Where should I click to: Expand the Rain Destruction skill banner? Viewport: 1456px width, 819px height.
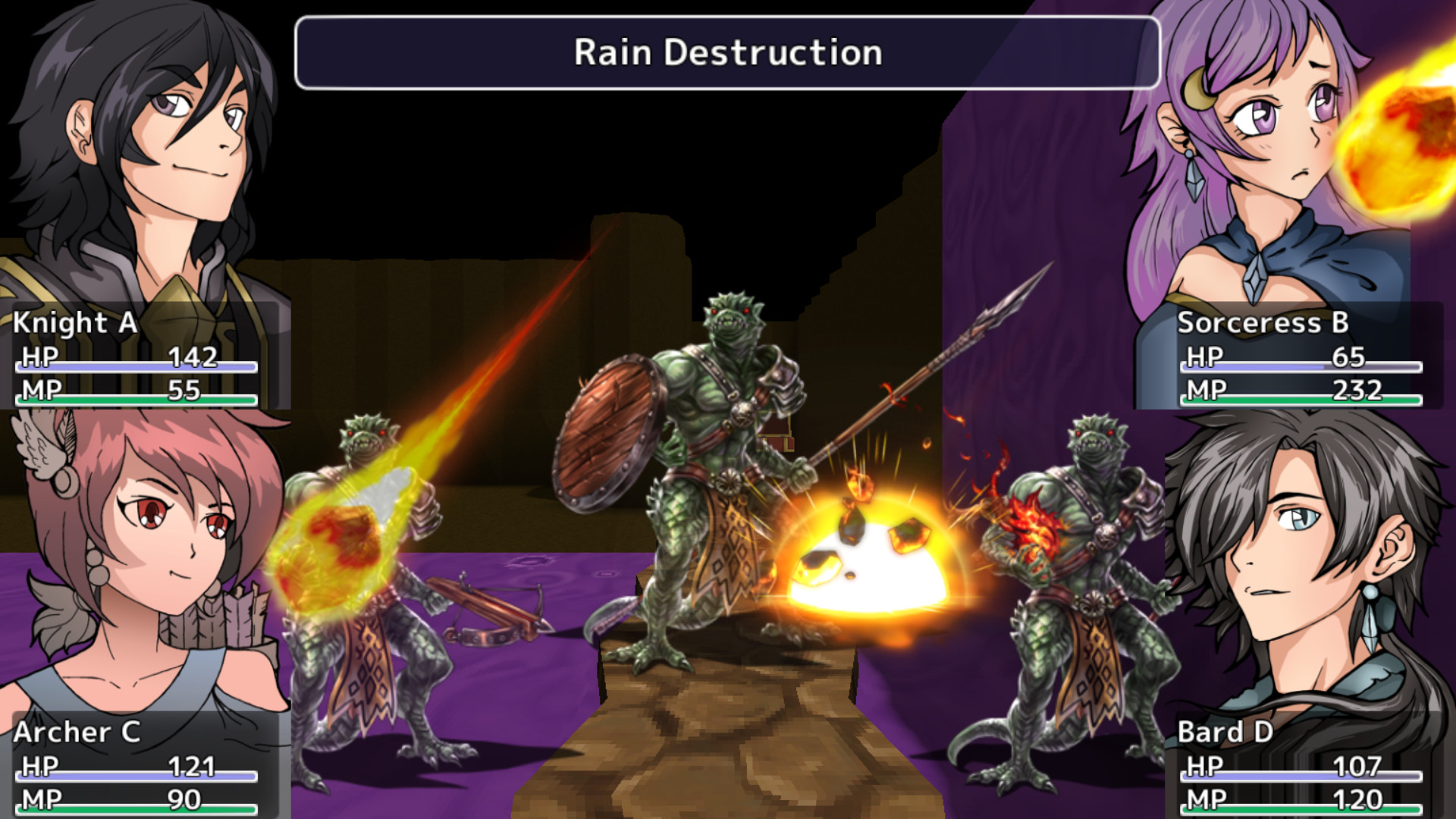pos(728,53)
